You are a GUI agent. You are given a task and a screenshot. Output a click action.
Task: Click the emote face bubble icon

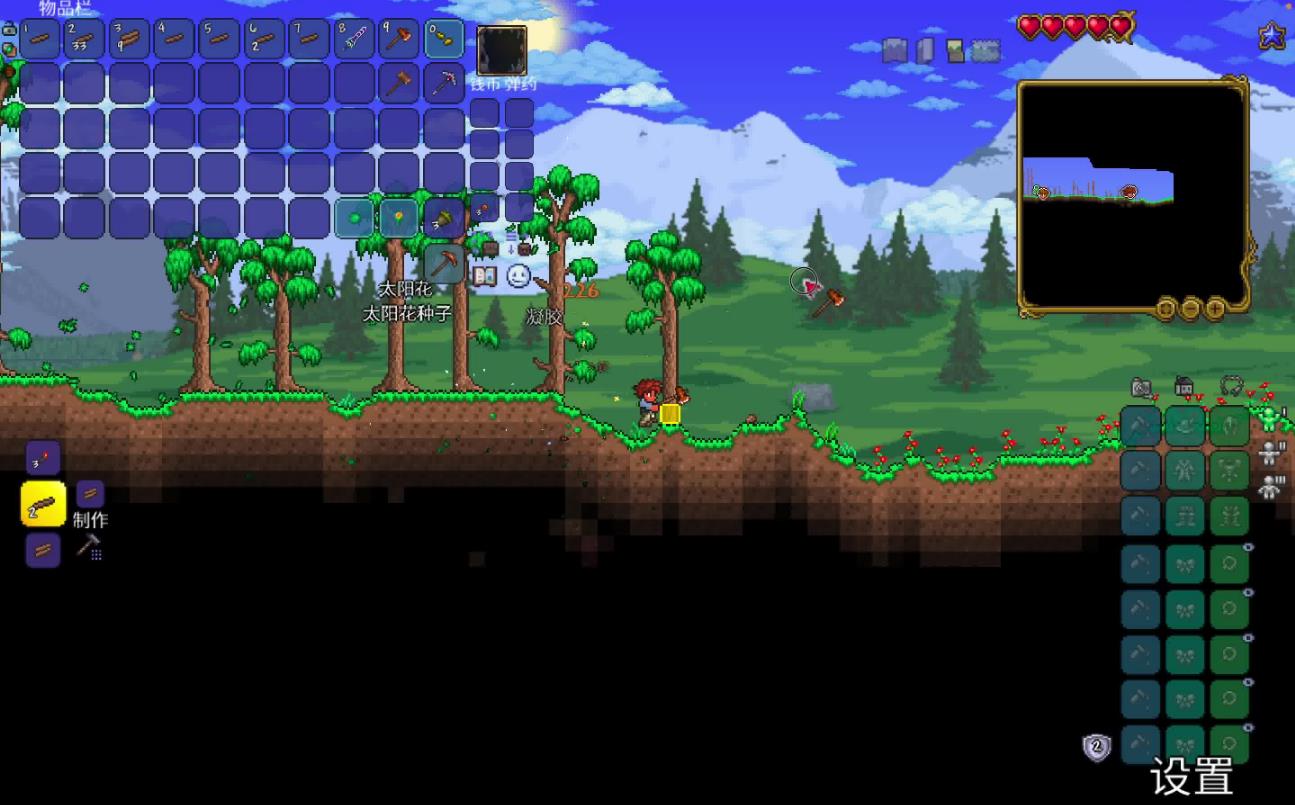(x=518, y=276)
